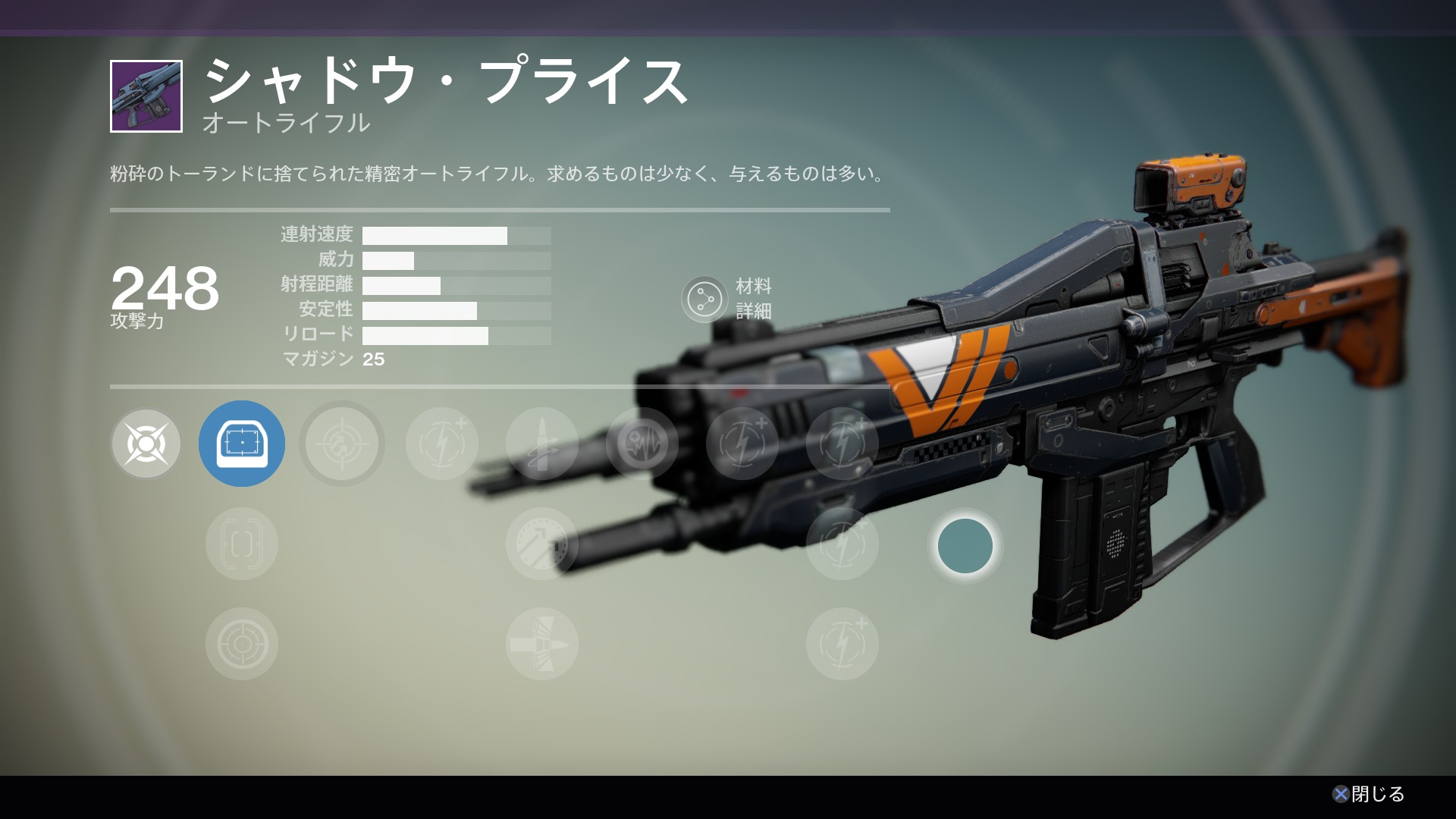Viewport: 1456px width, 819px height.
Task: Select the solid teal circle node
Action: (965, 546)
